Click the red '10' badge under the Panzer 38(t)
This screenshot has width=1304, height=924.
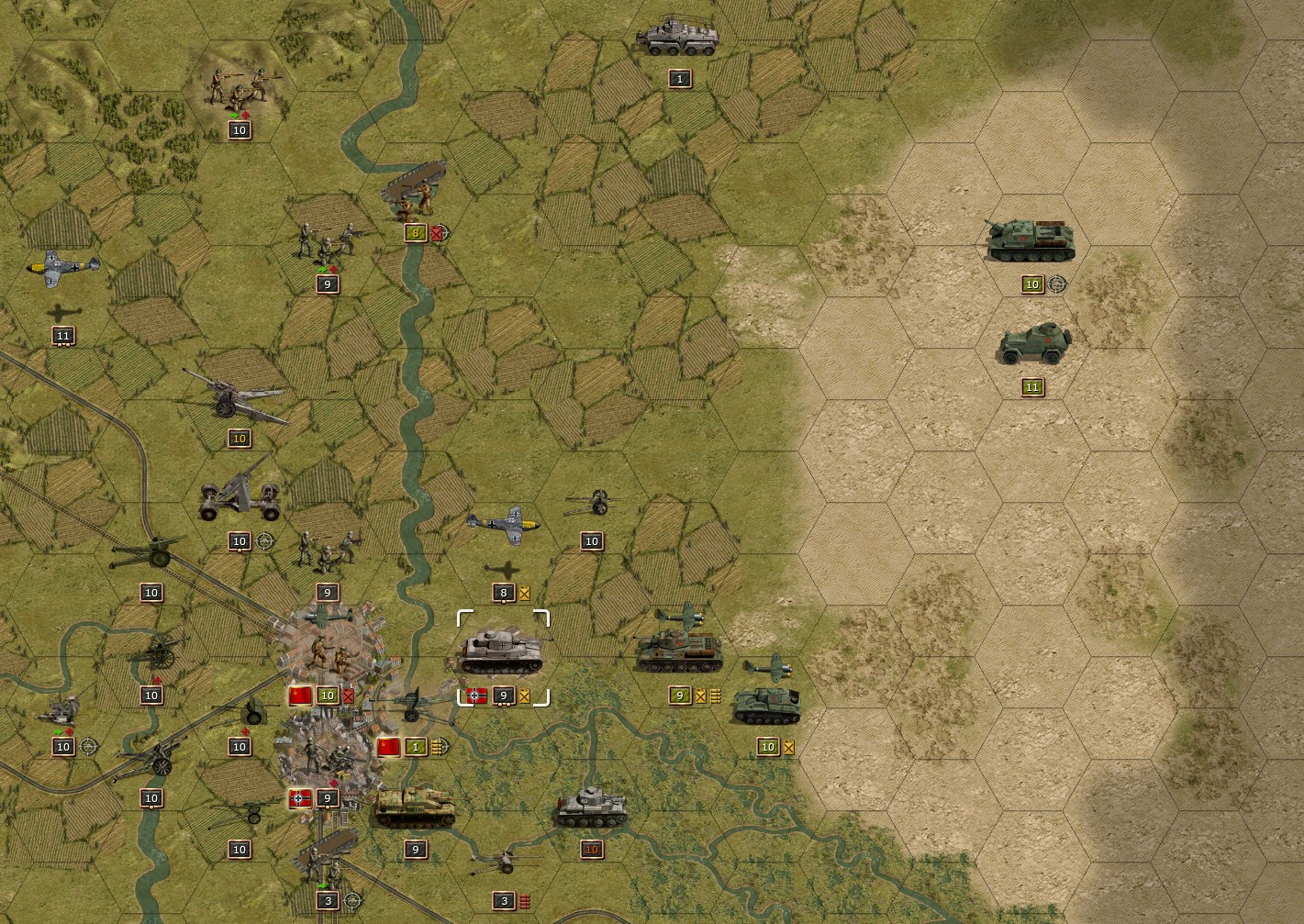592,850
